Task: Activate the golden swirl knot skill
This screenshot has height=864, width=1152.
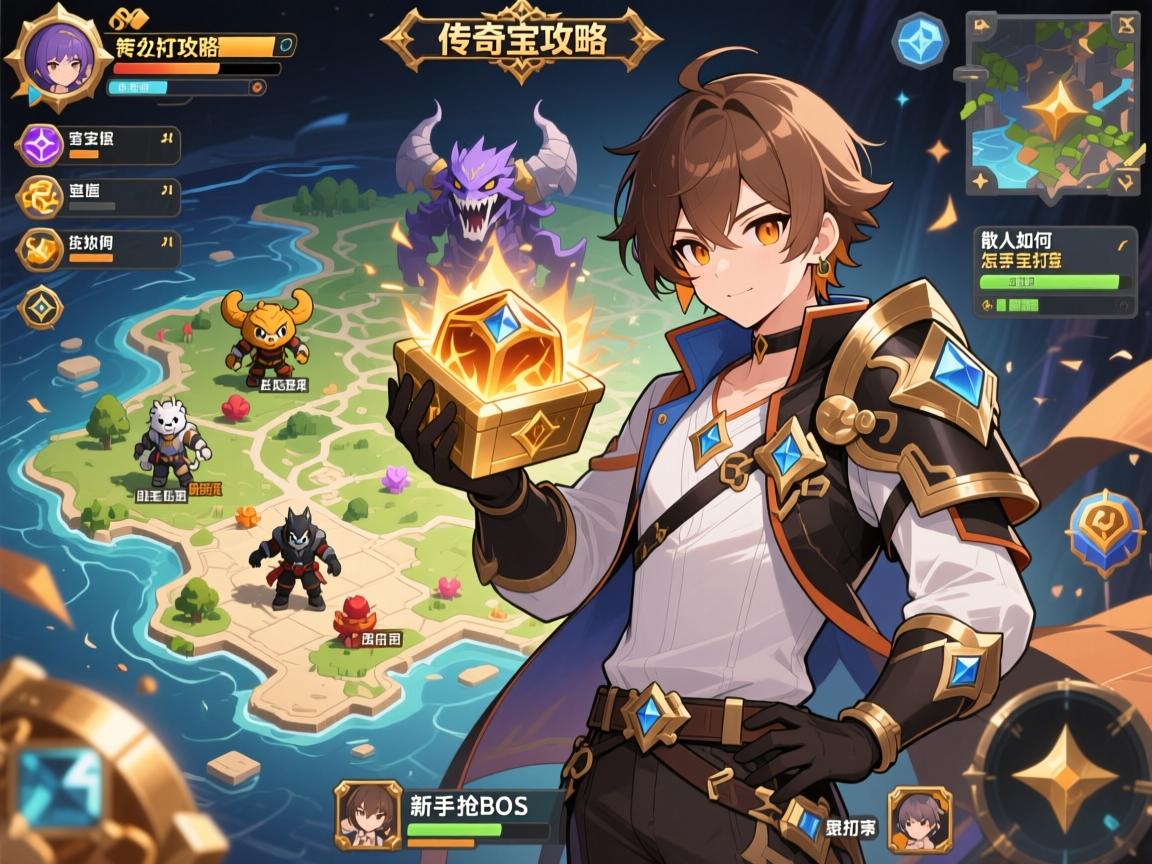Action: pos(40,198)
